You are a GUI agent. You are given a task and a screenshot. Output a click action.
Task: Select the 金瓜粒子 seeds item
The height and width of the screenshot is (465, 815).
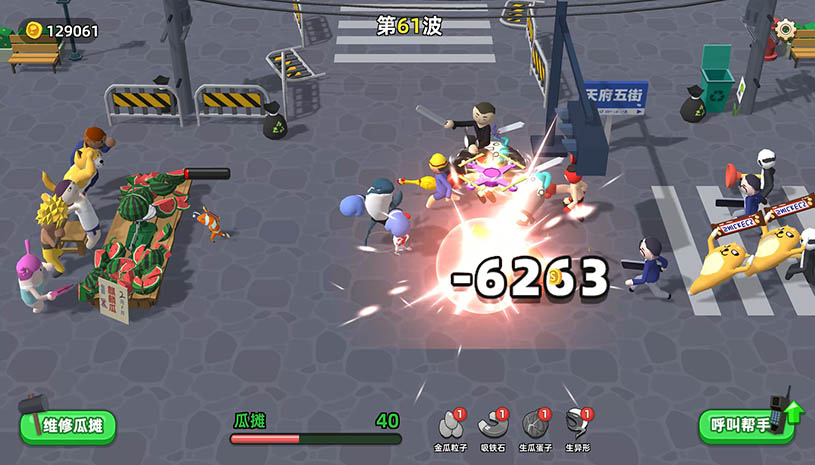(450, 424)
